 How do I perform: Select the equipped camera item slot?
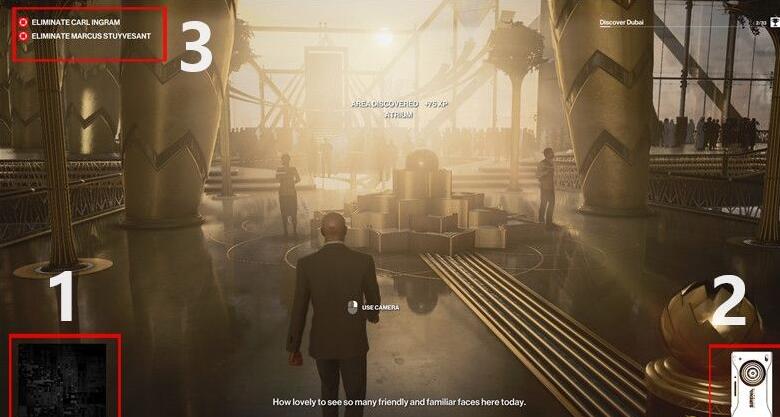coord(746,381)
